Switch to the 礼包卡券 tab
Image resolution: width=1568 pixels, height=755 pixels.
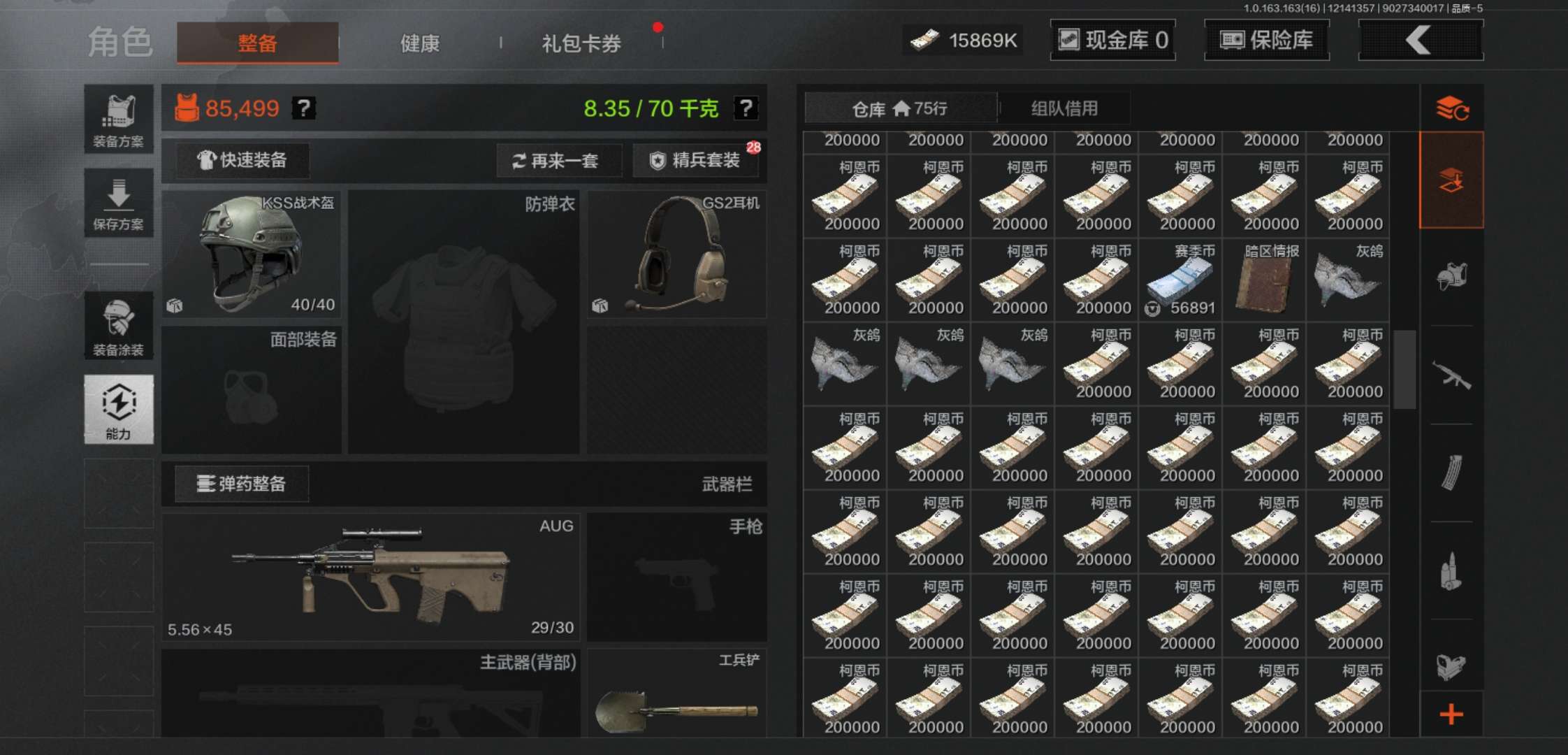click(580, 43)
